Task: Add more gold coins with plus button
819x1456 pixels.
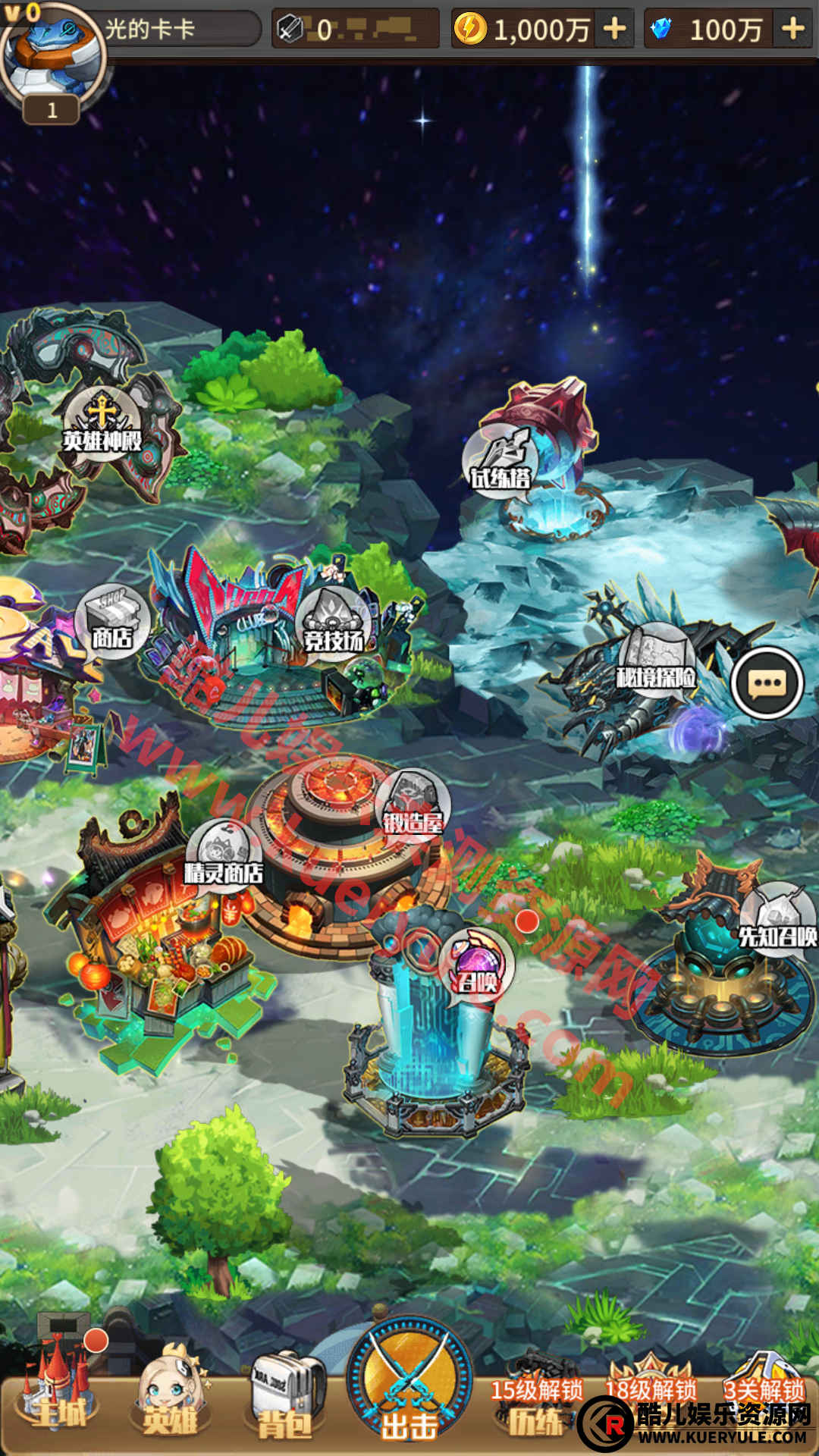Action: point(614,29)
